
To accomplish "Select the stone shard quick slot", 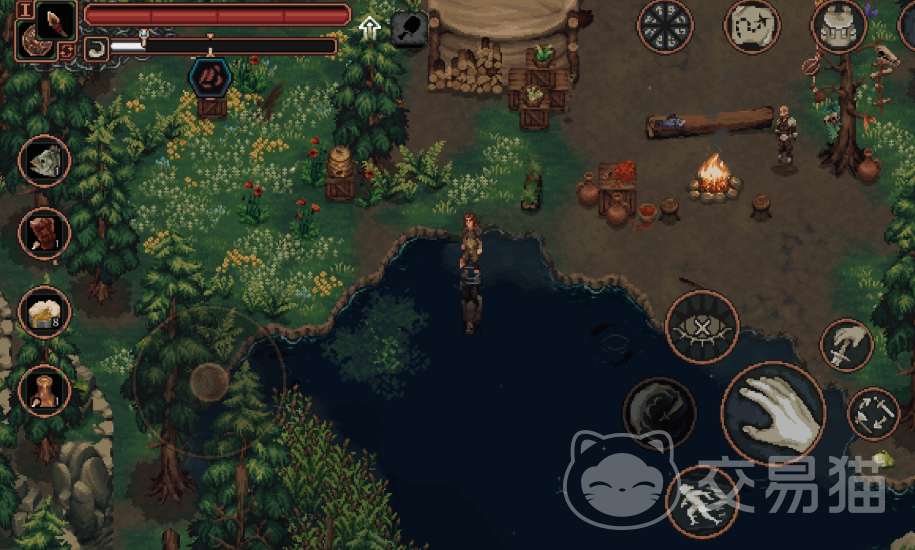I will click(44, 160).
